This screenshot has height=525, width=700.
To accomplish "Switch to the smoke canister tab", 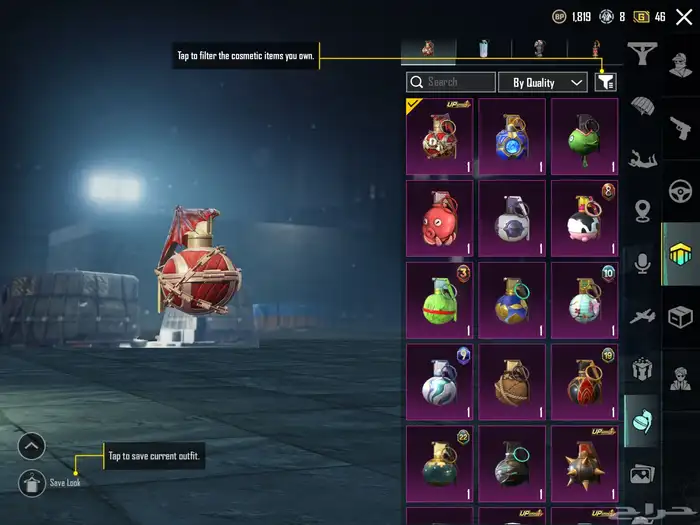I will click(484, 48).
